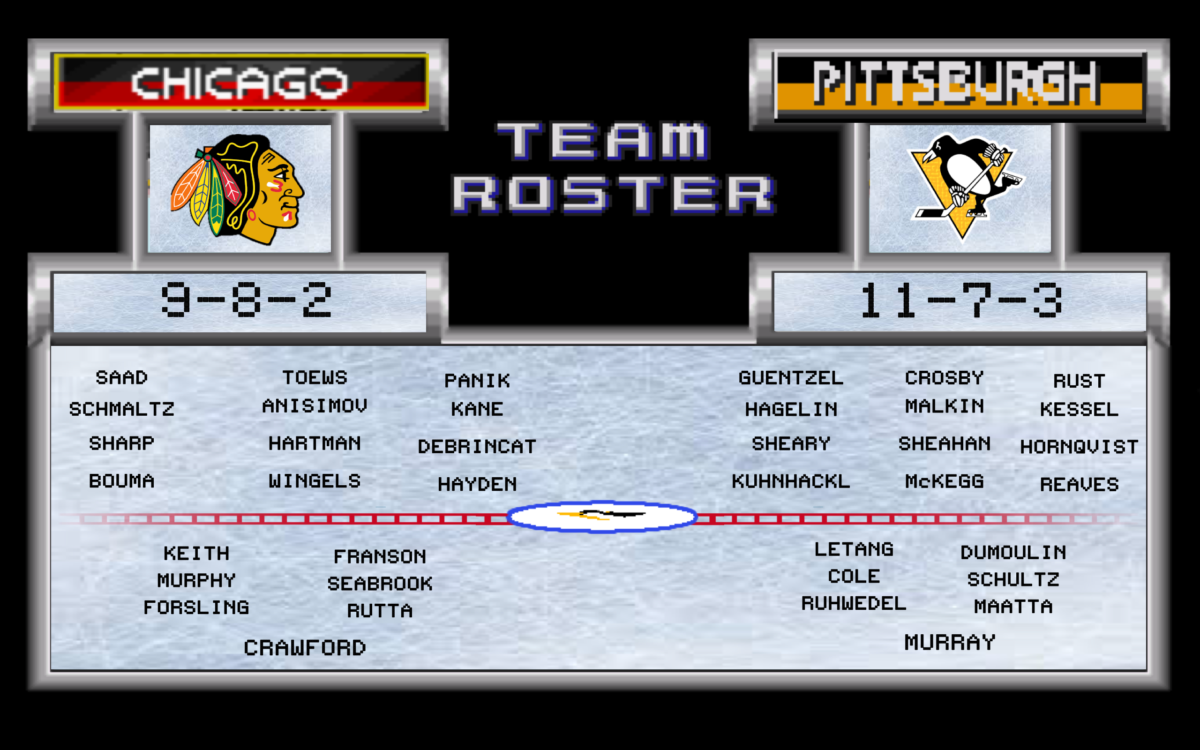Viewport: 1200px width, 750px height.
Task: Select Toews on the Chicago roster
Action: (315, 378)
